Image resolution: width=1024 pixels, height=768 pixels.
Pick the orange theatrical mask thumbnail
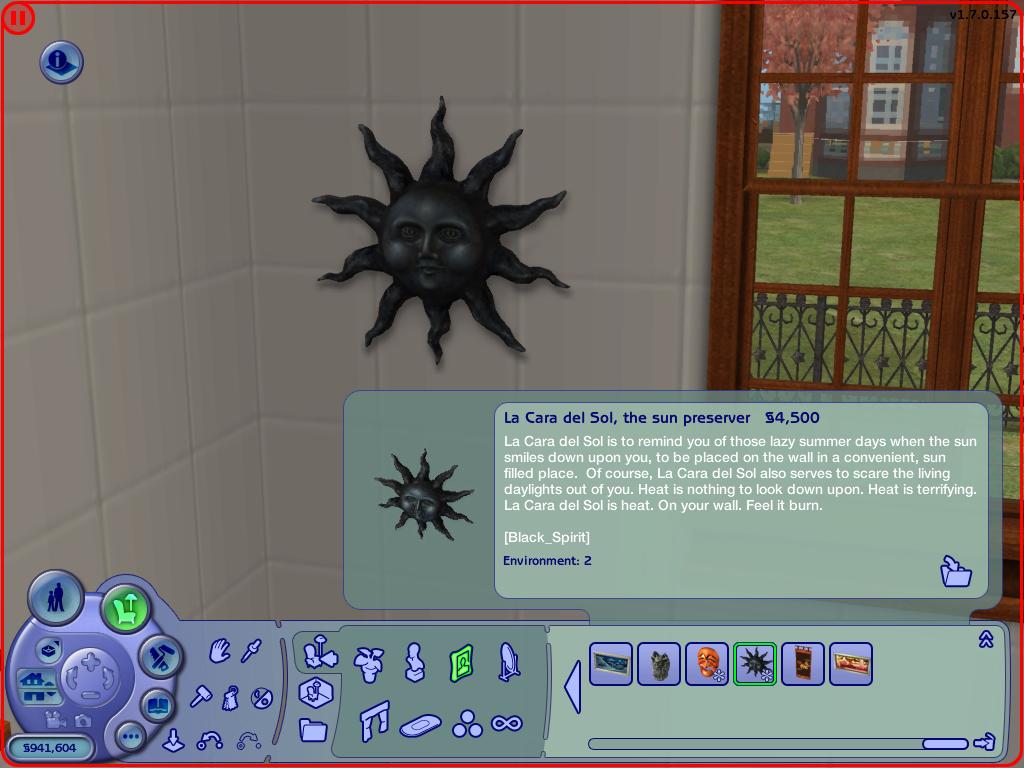coord(707,663)
